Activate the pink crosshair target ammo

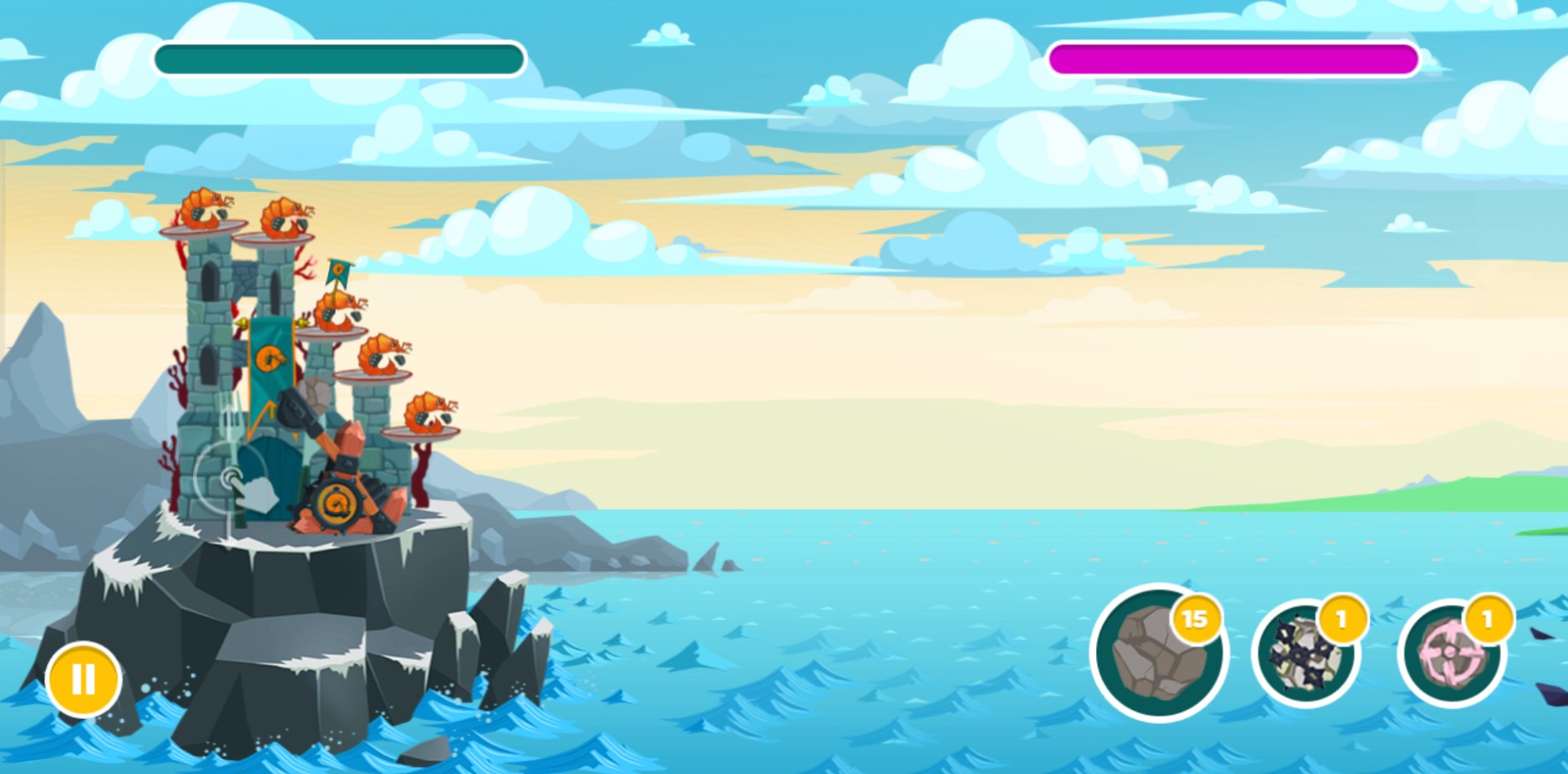point(1451,654)
